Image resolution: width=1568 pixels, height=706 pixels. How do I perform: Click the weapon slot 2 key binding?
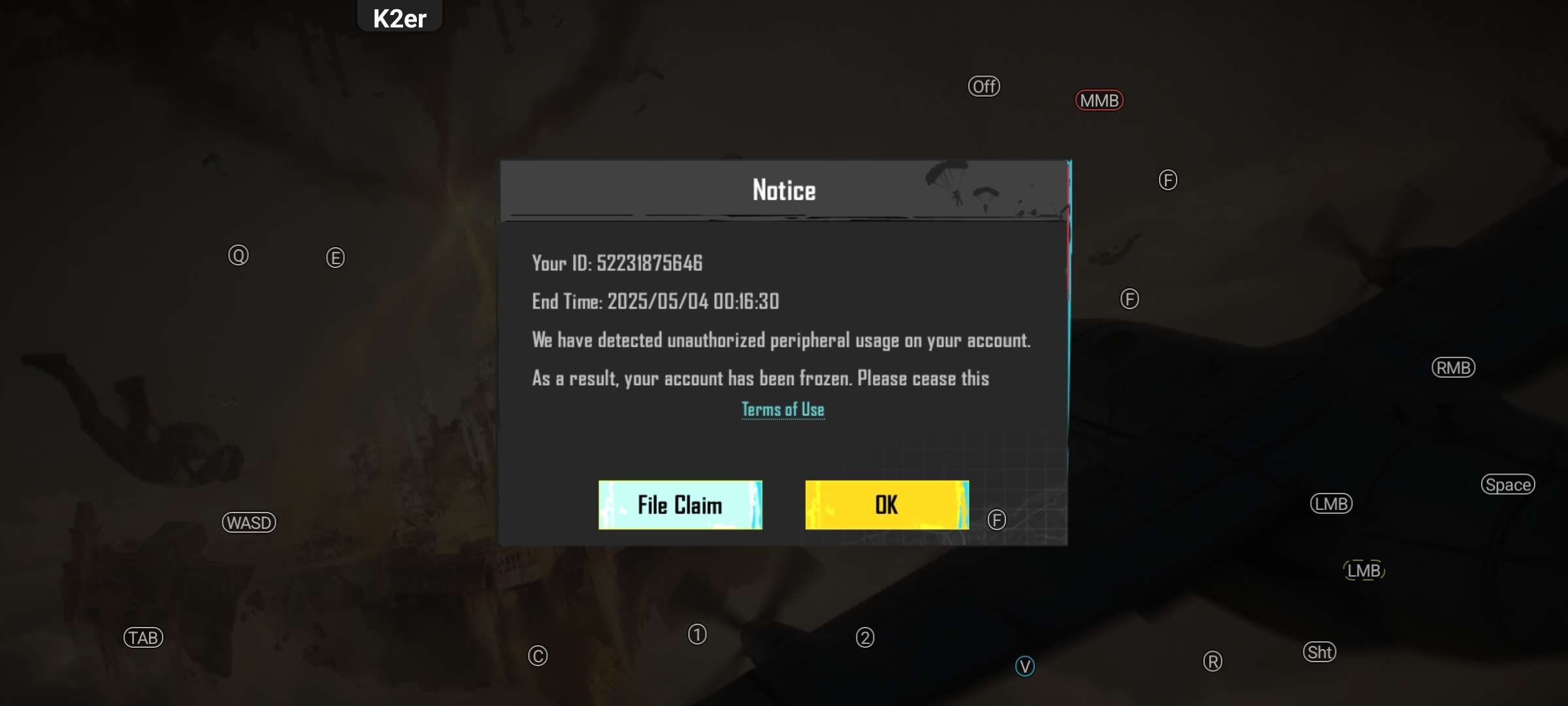click(x=864, y=635)
